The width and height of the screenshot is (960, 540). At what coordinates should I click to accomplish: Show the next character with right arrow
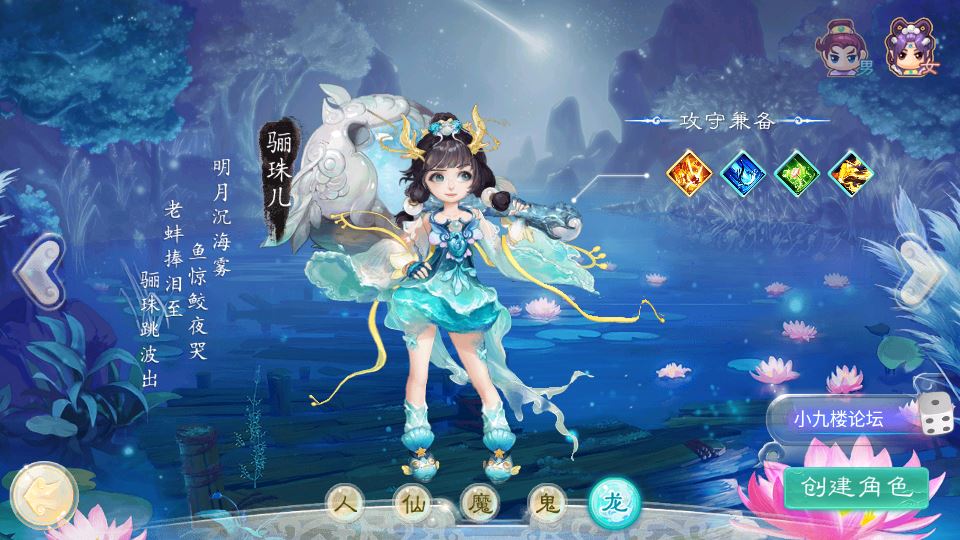(x=920, y=272)
